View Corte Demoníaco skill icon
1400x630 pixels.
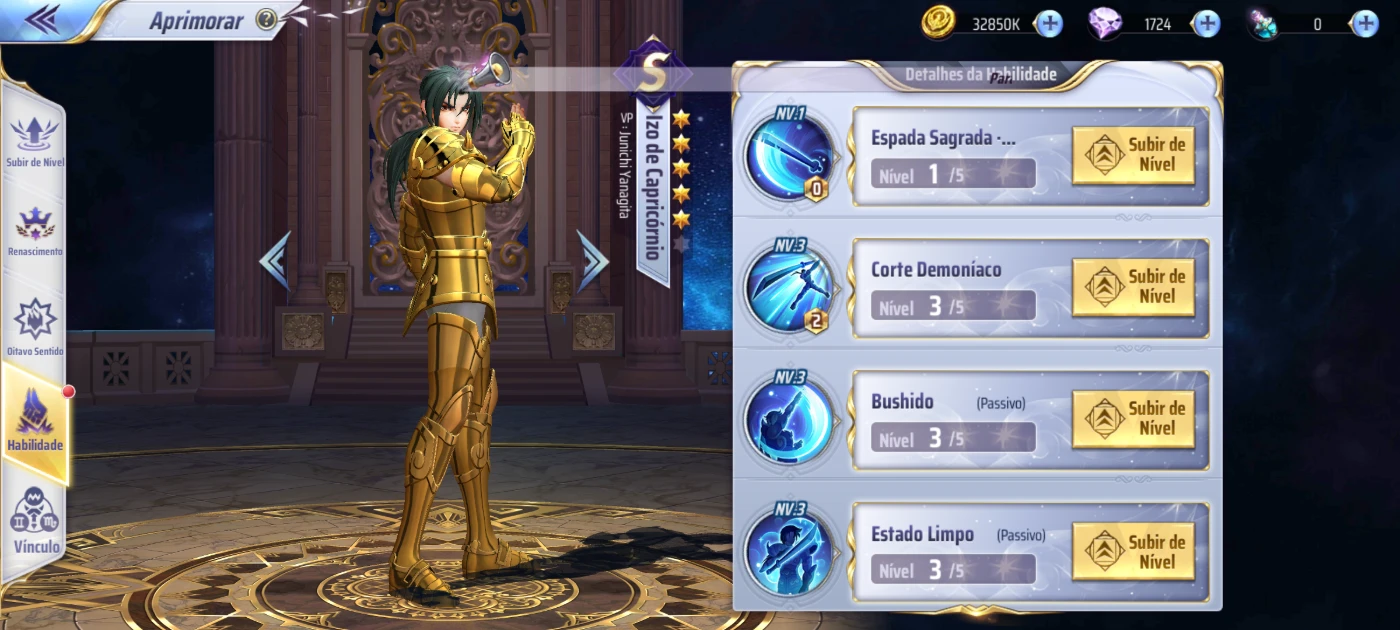point(790,289)
